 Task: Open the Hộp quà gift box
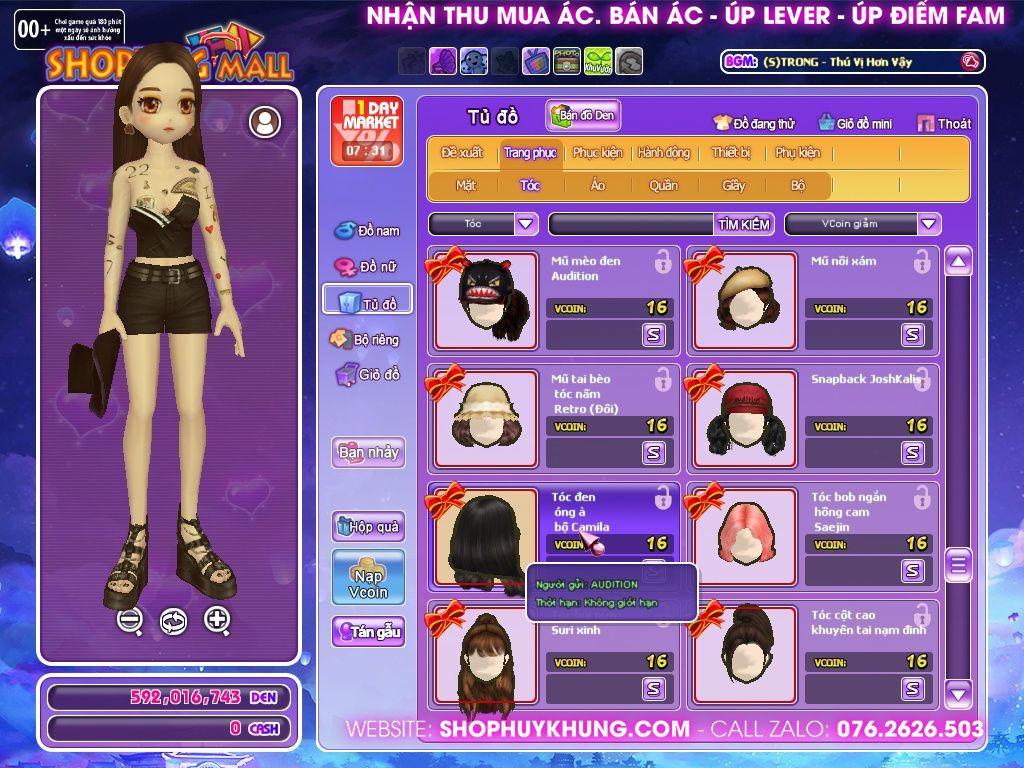tap(368, 527)
